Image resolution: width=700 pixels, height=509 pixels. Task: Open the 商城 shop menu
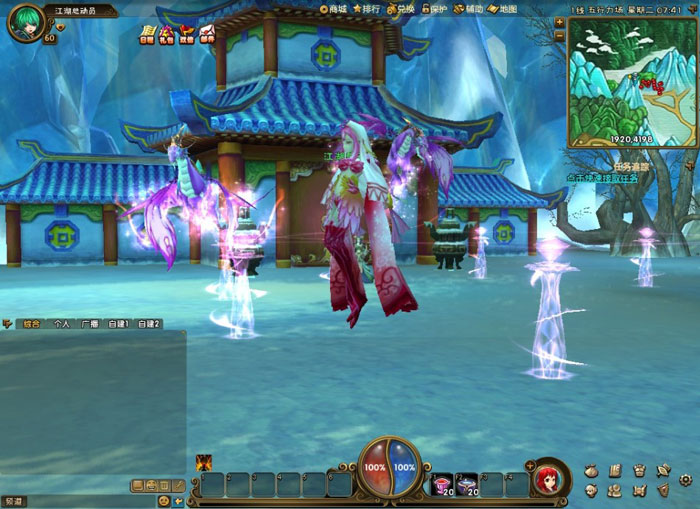pos(335,8)
